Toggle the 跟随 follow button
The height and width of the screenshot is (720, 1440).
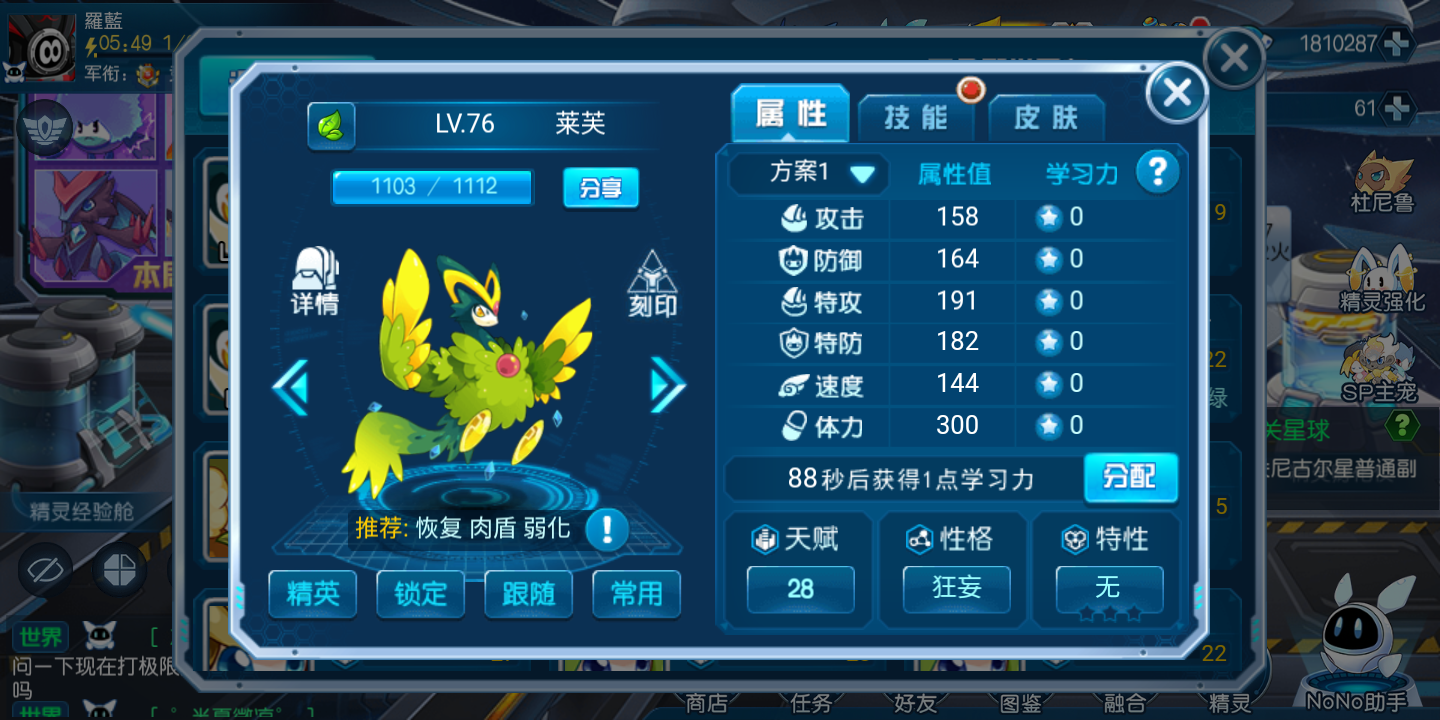[528, 594]
